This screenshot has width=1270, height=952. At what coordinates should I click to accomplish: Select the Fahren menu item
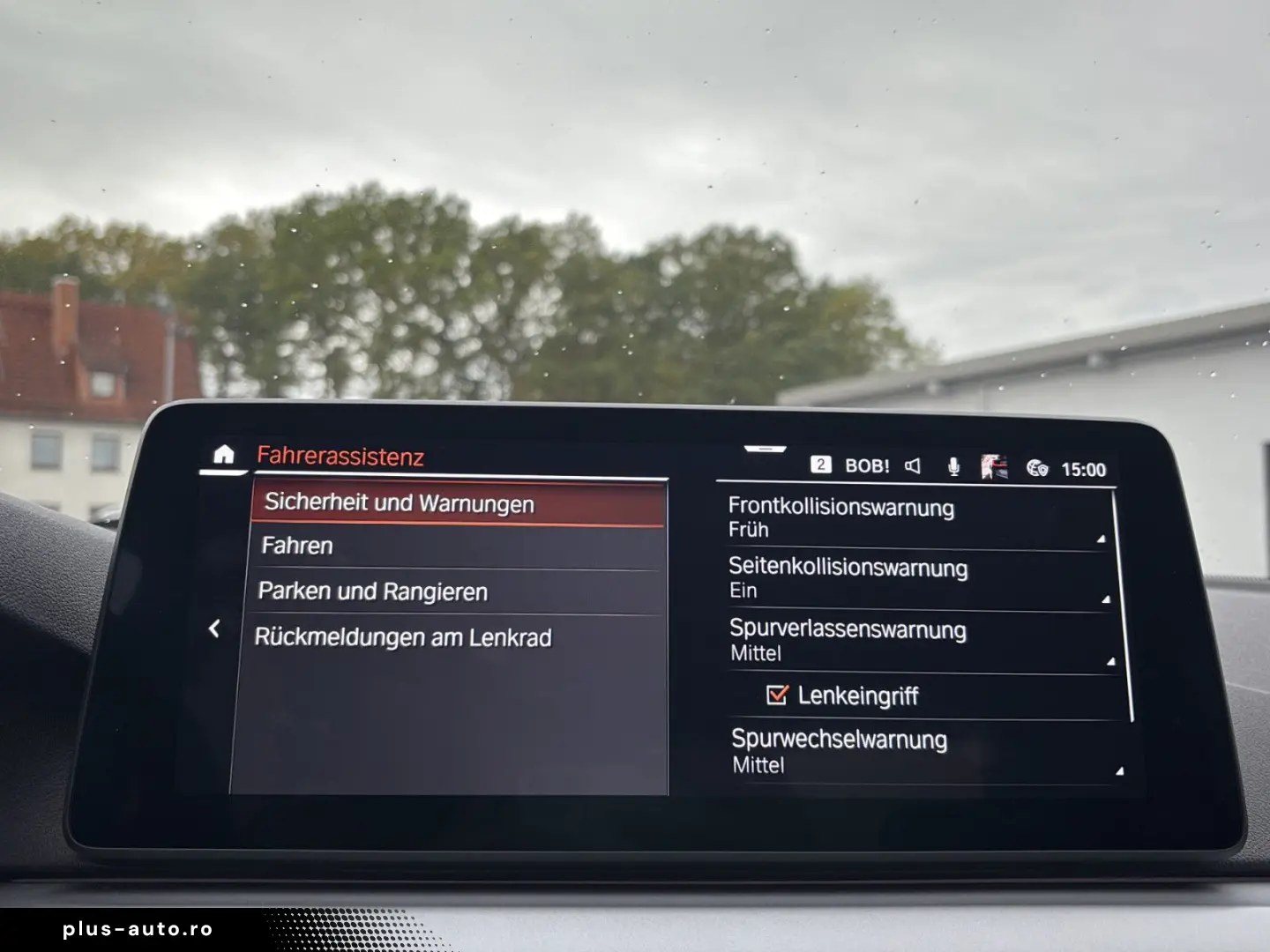click(x=397, y=546)
